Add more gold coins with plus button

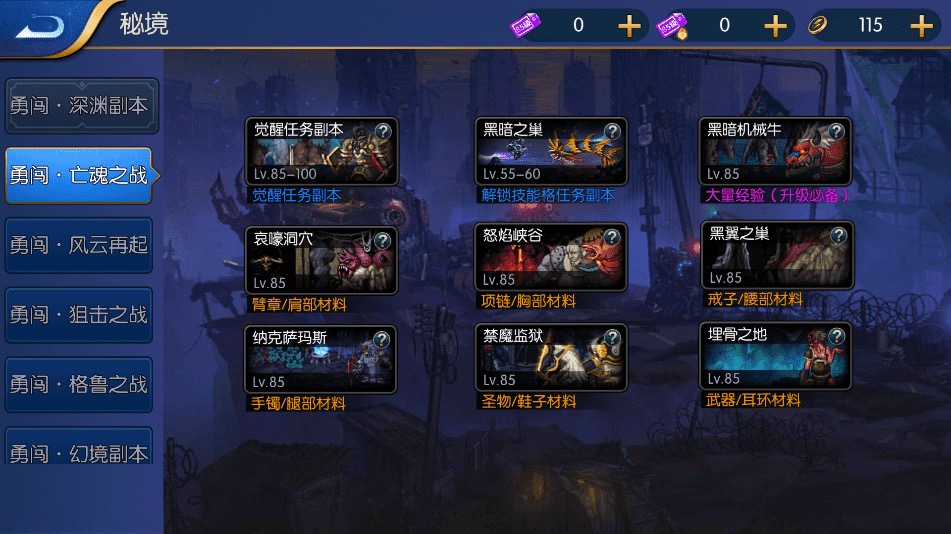coord(921,26)
